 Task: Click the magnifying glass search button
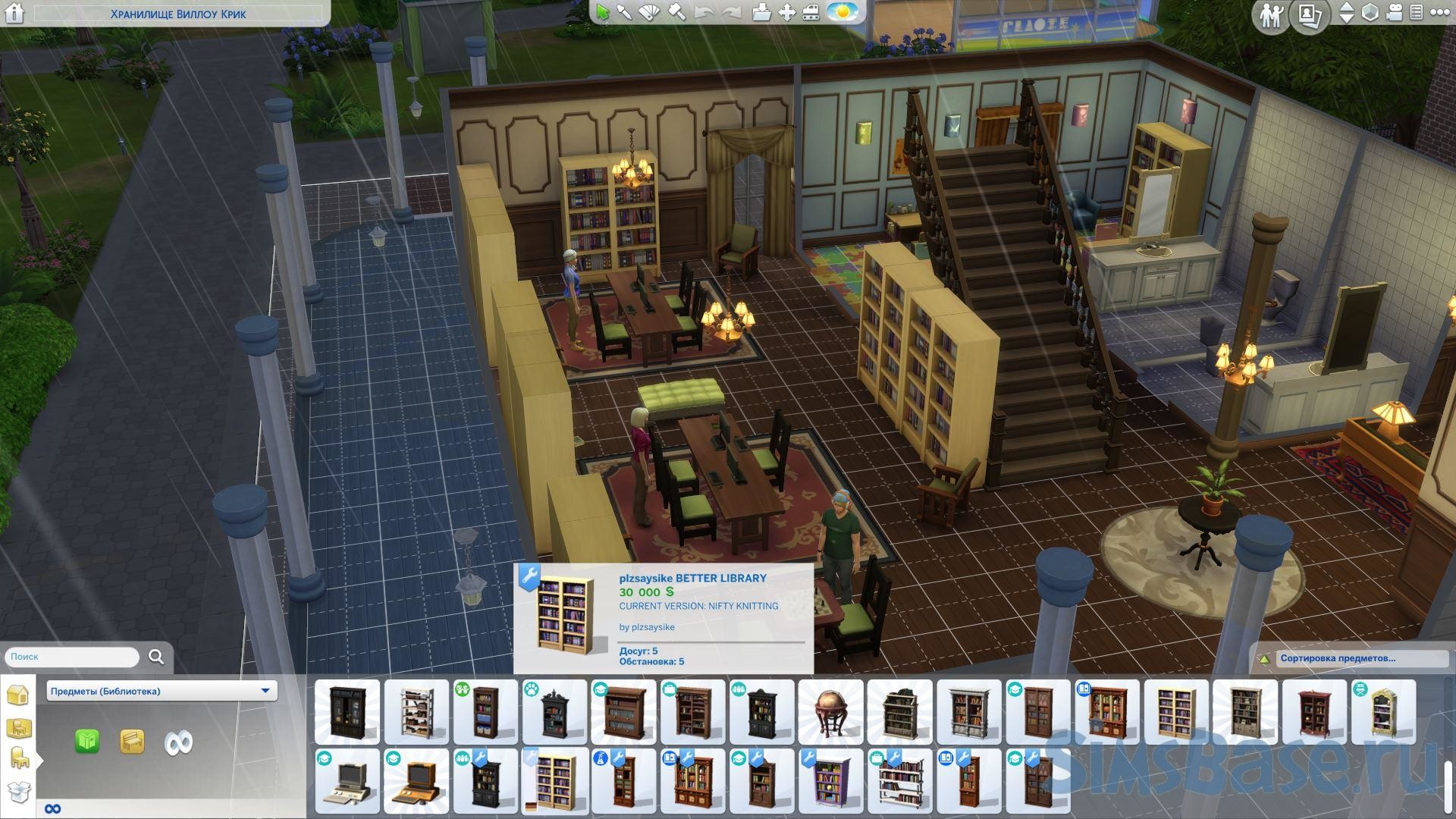156,657
